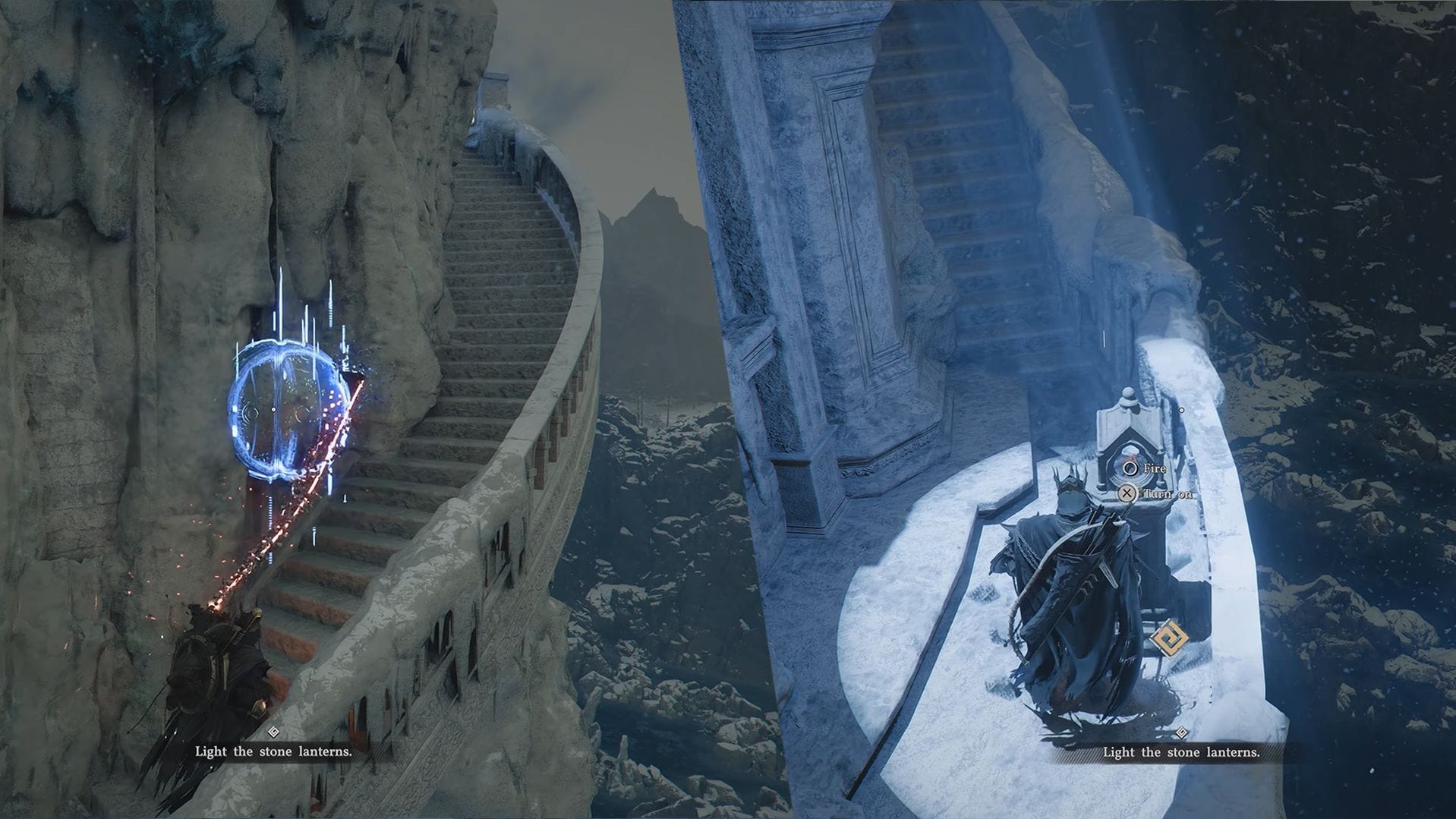
Task: Expand the right objective banner text
Action: click(1180, 753)
